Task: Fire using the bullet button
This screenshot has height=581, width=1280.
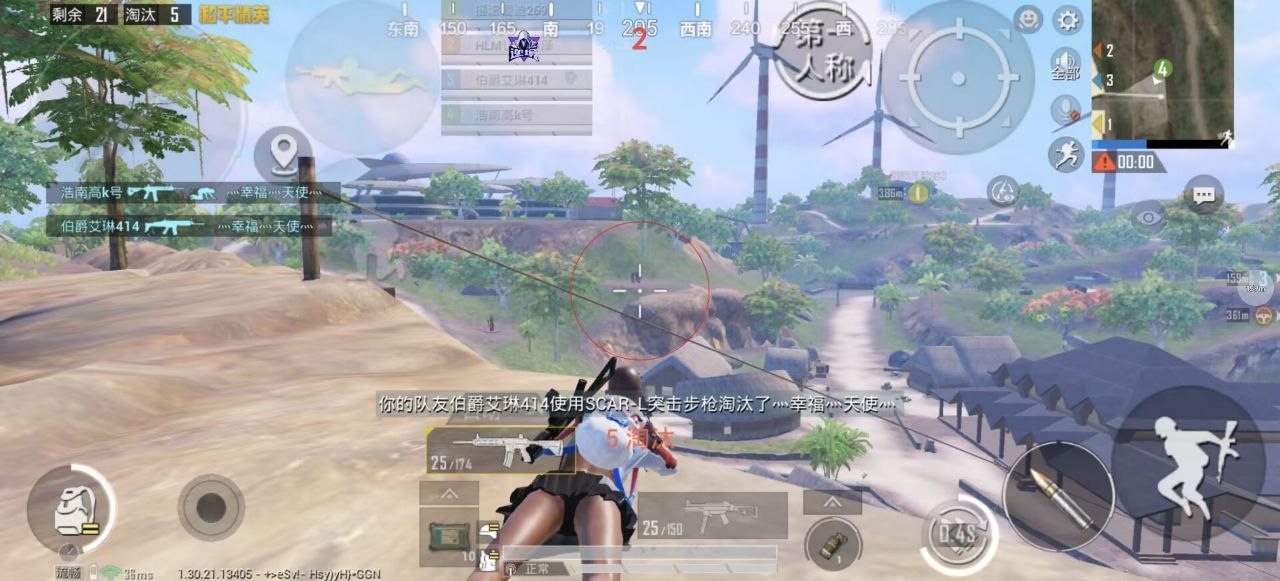Action: click(1058, 495)
